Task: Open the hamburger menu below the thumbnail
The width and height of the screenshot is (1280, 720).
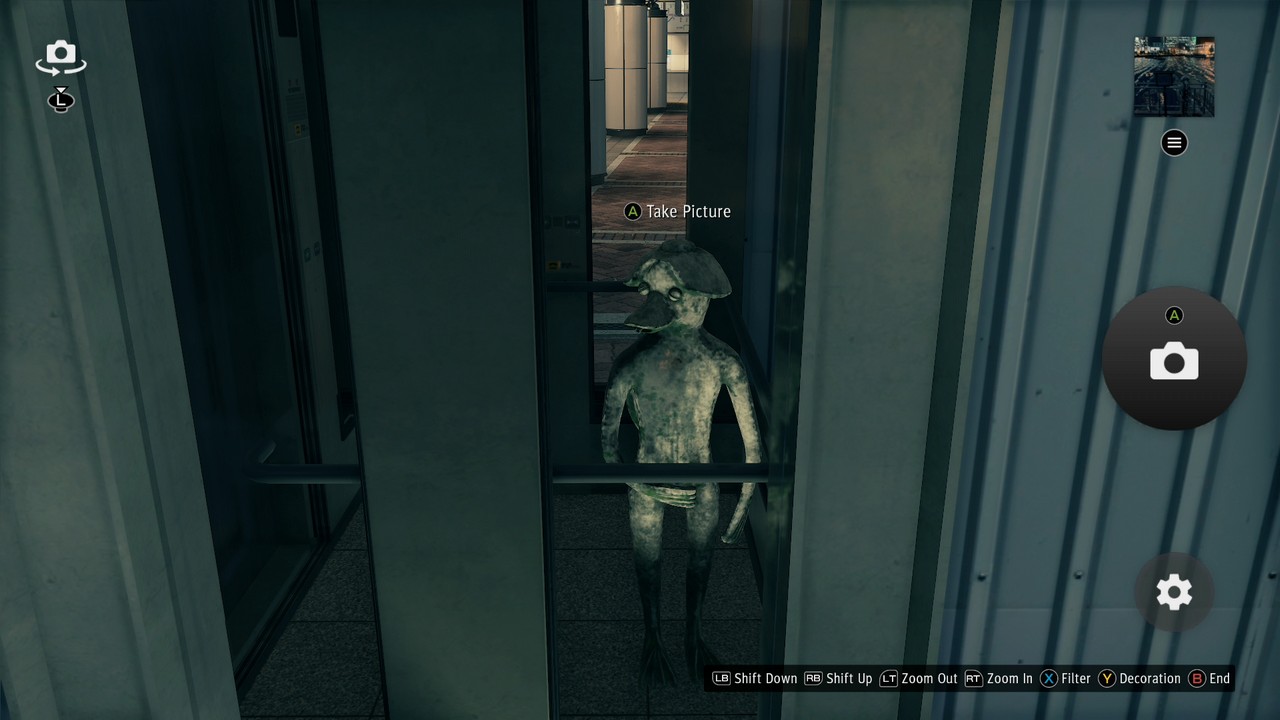Action: 1173,142
